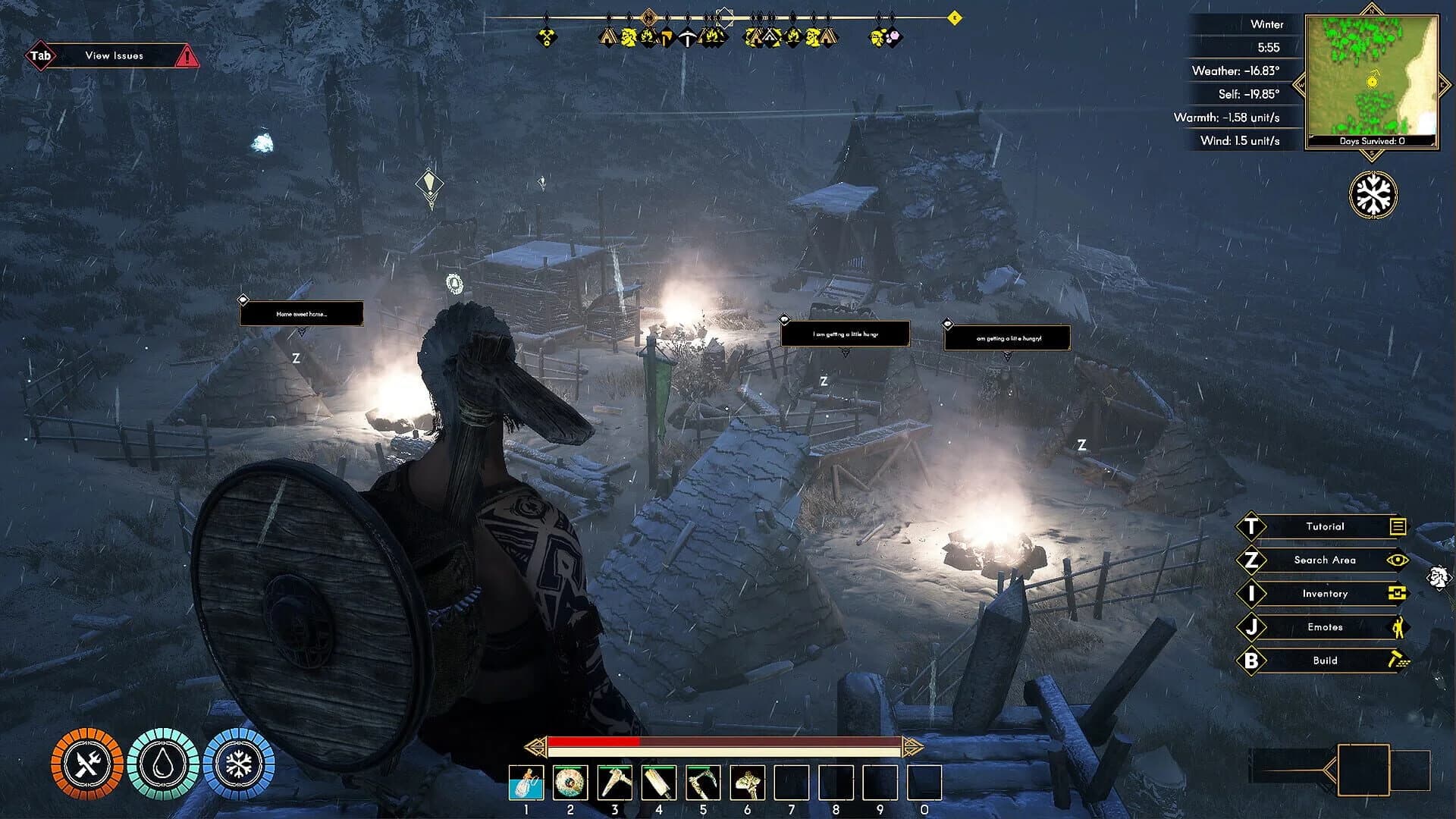Click the yellow marker at the timeline's right end

click(956, 17)
